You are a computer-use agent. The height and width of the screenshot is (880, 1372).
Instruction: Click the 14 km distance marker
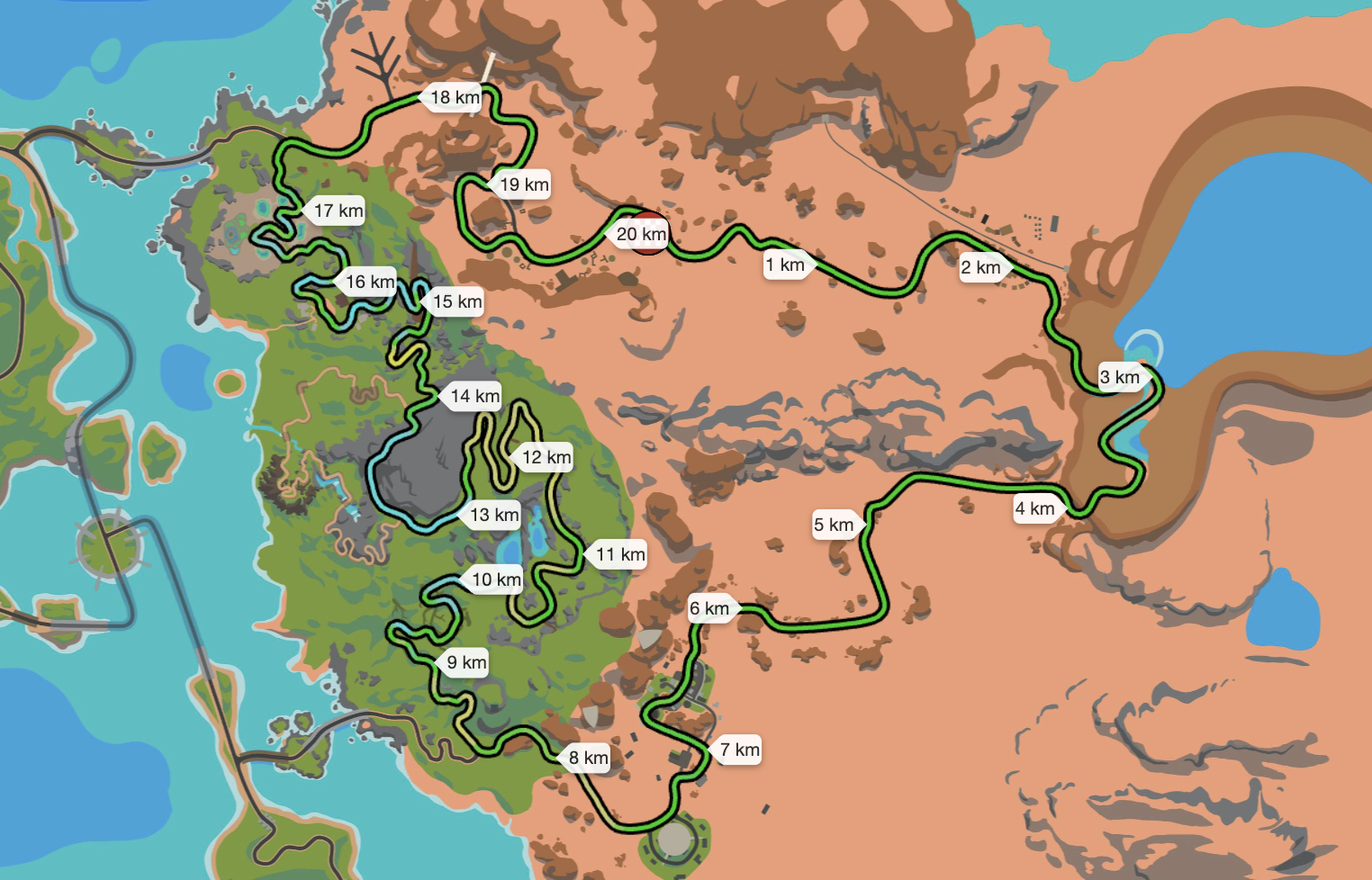[474, 396]
